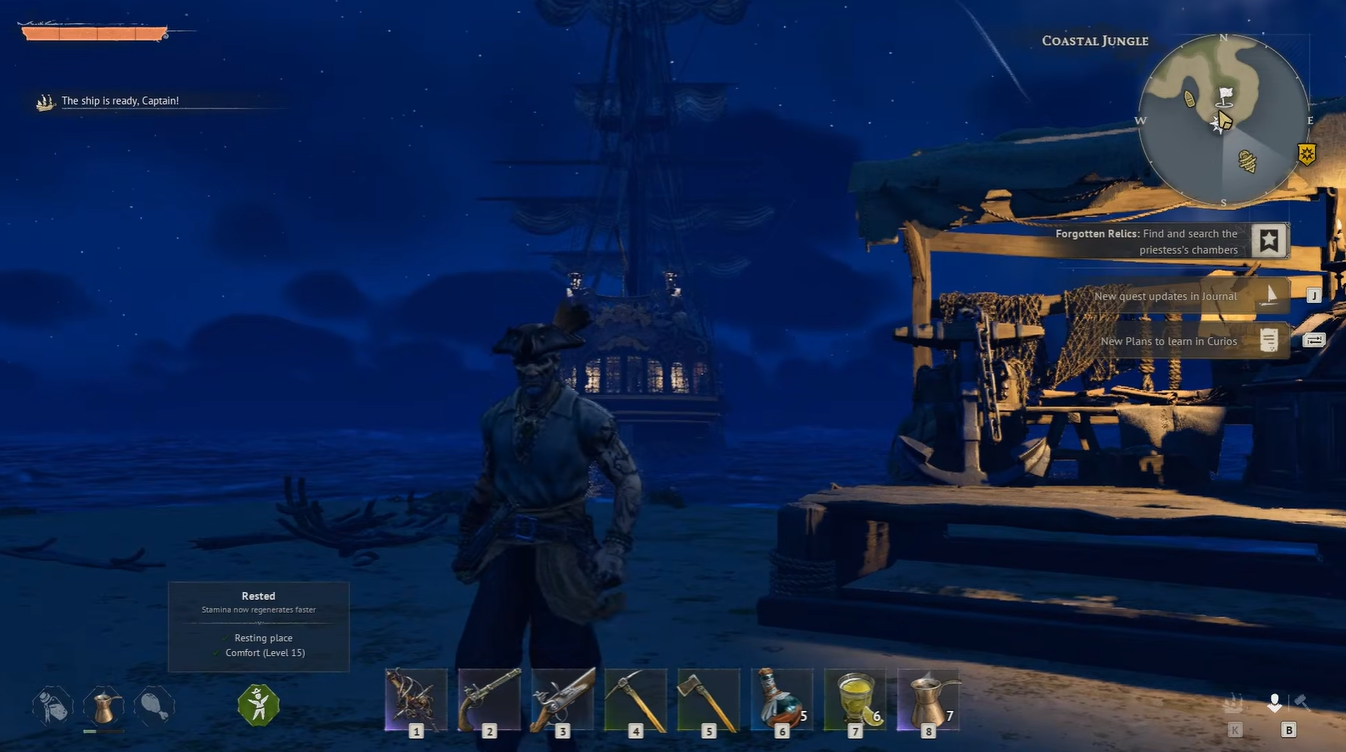The width and height of the screenshot is (1346, 752).
Task: Open the ship management icon near K key
Action: click(1232, 702)
